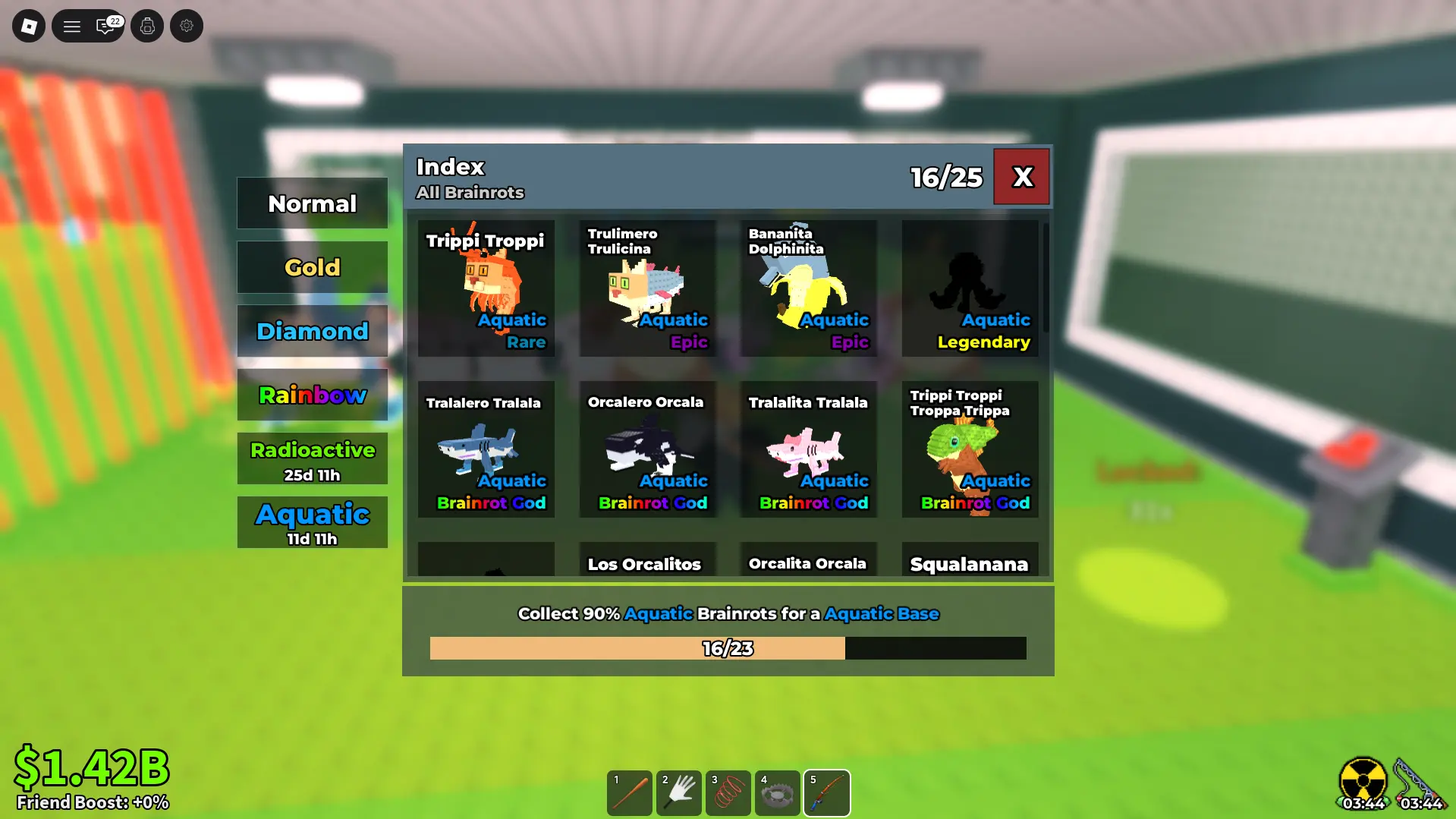
Task: Open the Roblox chat with 22 notifications
Action: [x=106, y=27]
